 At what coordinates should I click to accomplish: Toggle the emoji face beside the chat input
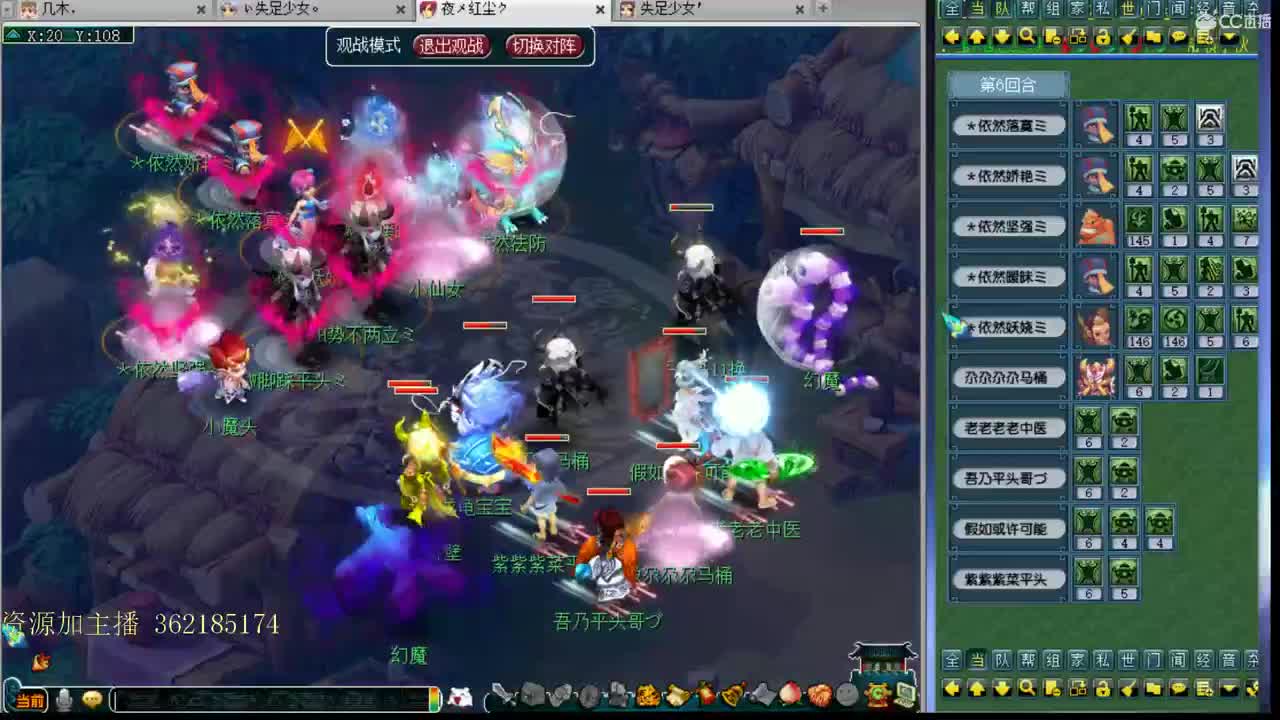click(x=94, y=699)
